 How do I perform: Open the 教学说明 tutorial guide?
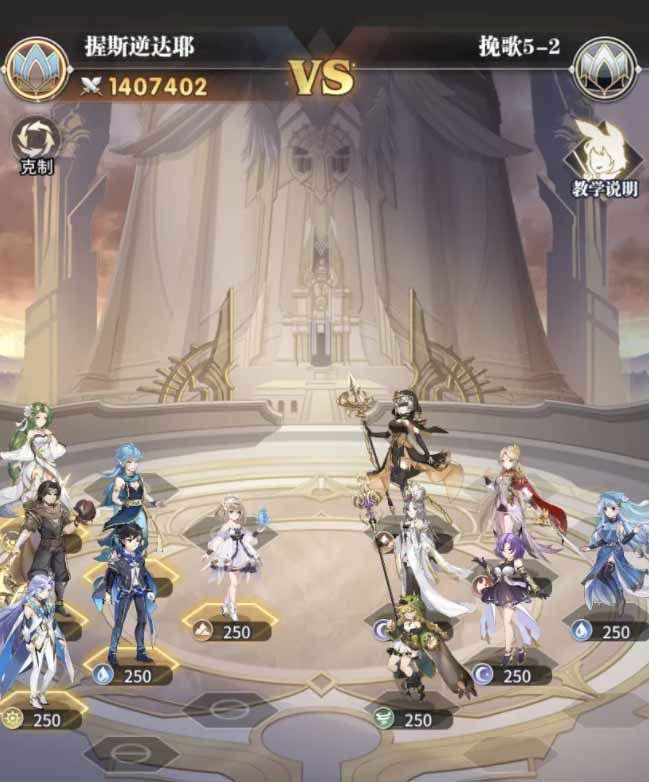tap(602, 158)
